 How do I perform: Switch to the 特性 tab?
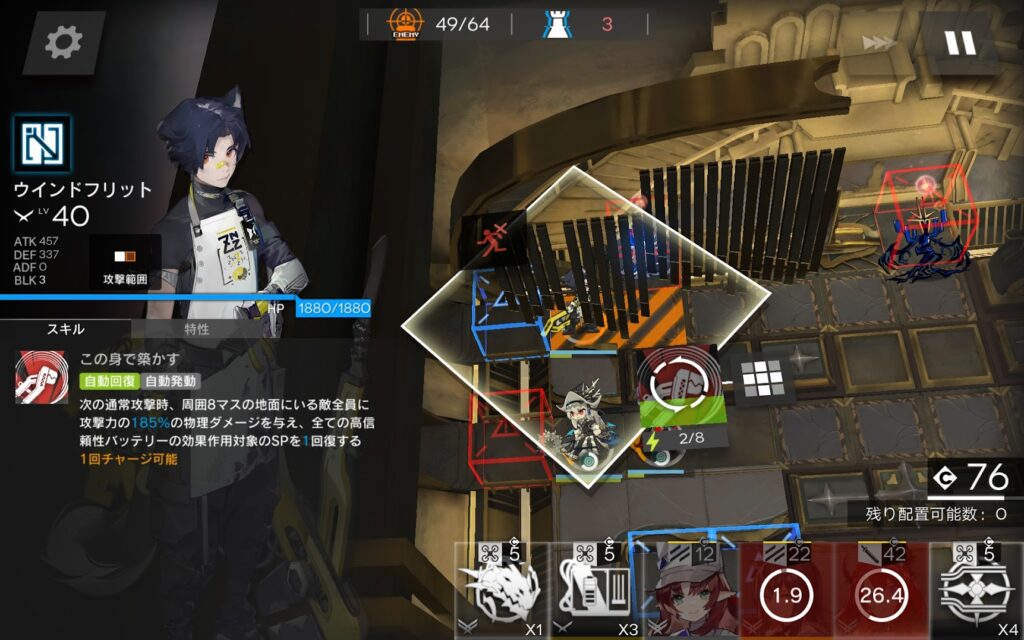coord(197,329)
